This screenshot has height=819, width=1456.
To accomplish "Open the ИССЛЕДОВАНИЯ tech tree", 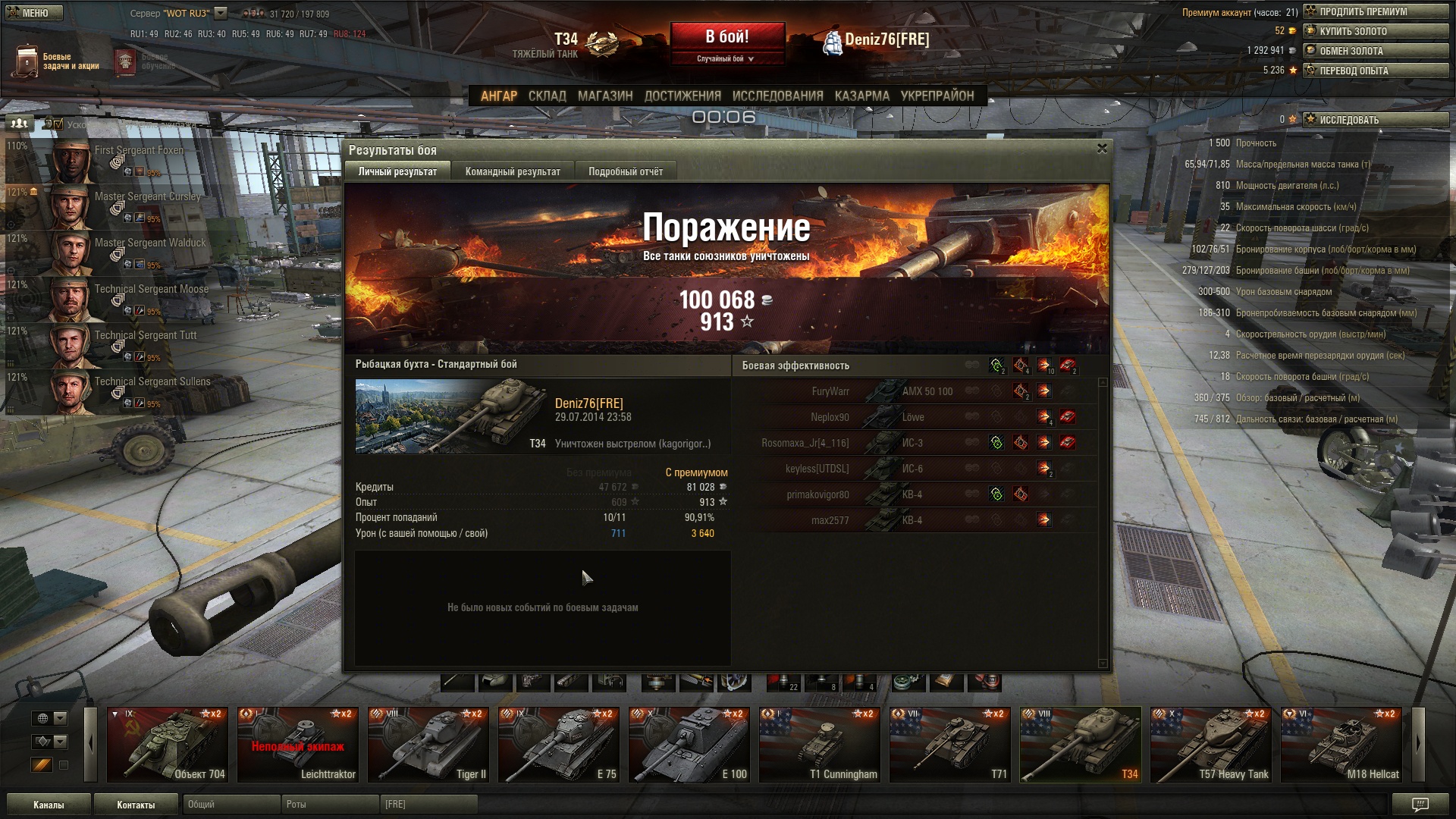I will (777, 96).
